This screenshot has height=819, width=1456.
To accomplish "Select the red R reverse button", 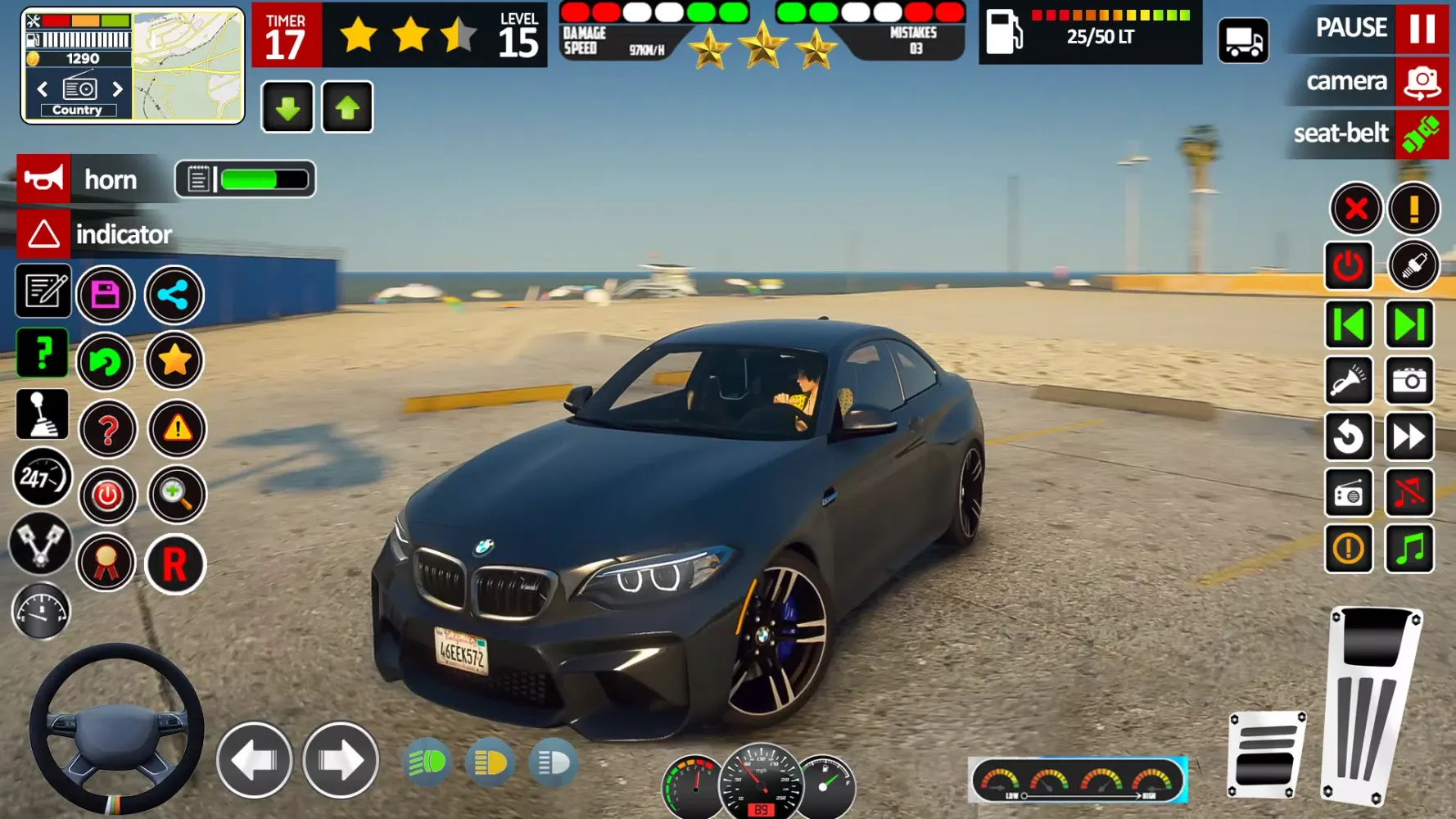I will 174,564.
